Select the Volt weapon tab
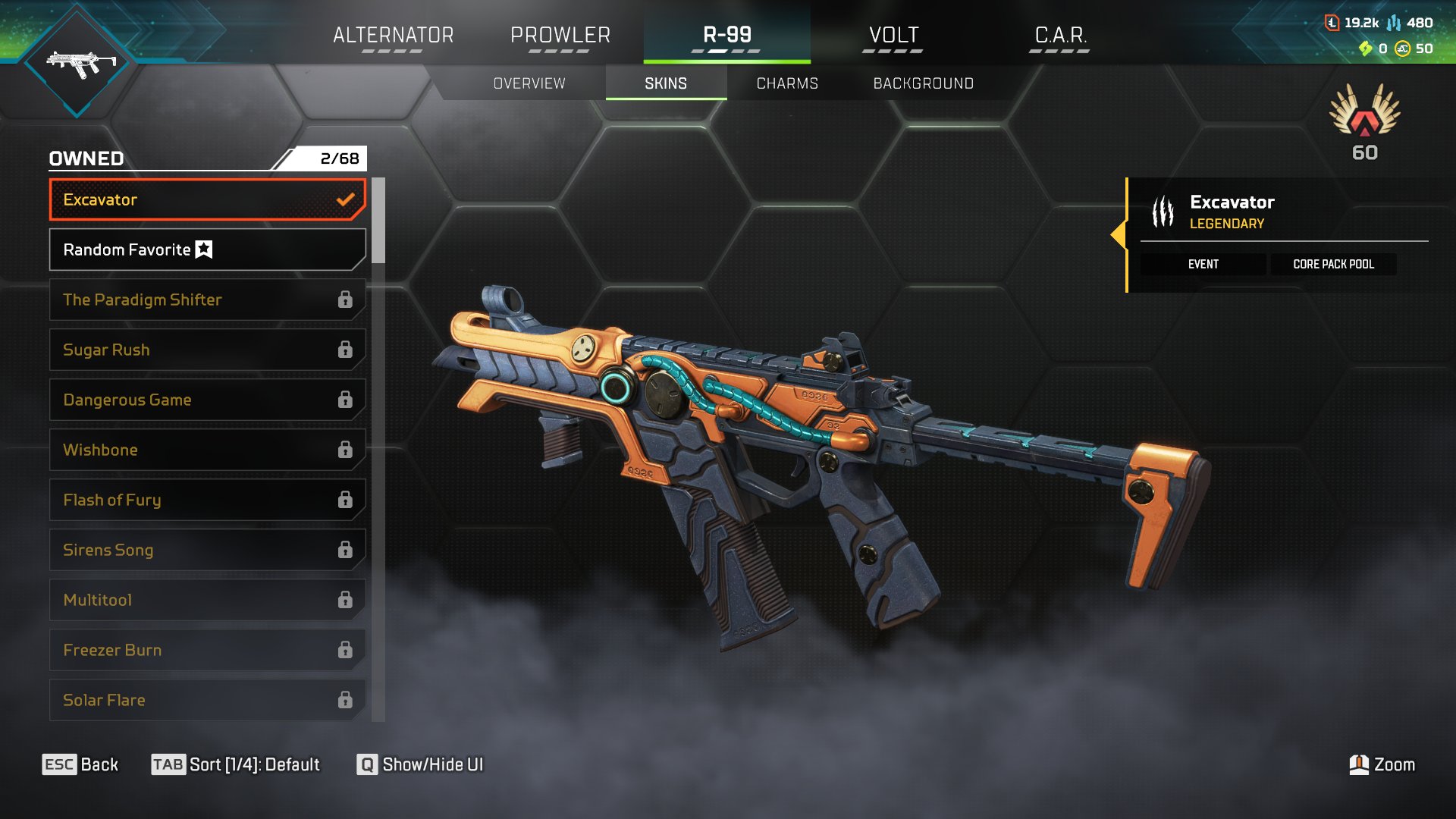The width and height of the screenshot is (1456, 819). [893, 35]
